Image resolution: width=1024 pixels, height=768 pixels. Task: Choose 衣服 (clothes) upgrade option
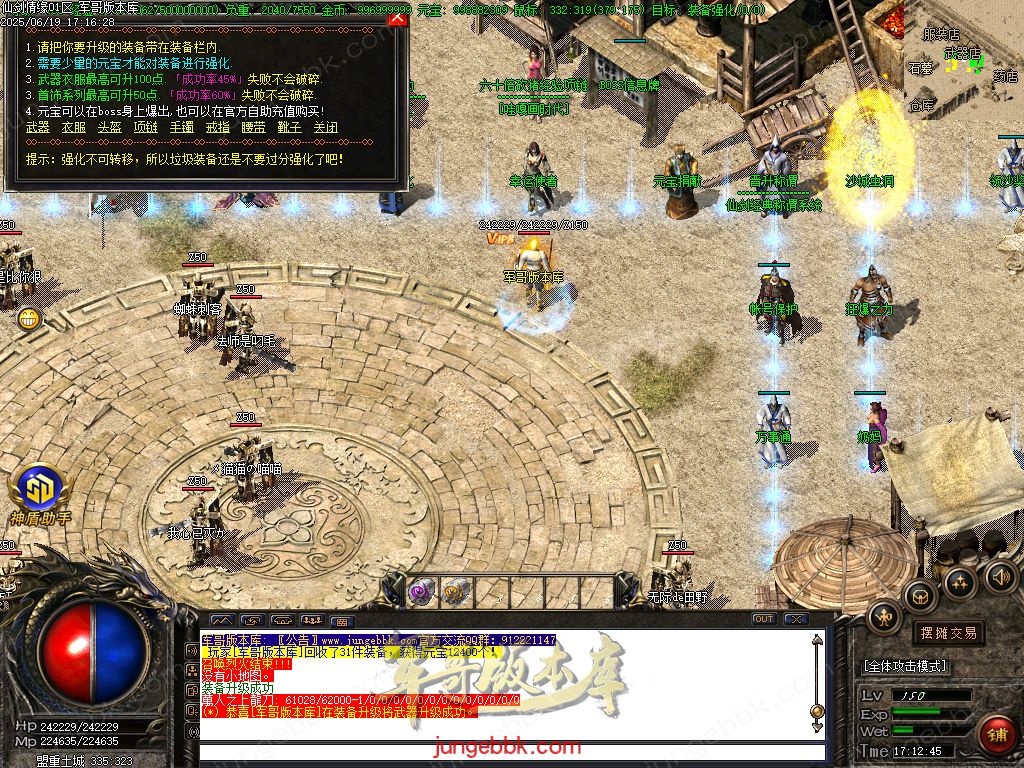coord(73,128)
